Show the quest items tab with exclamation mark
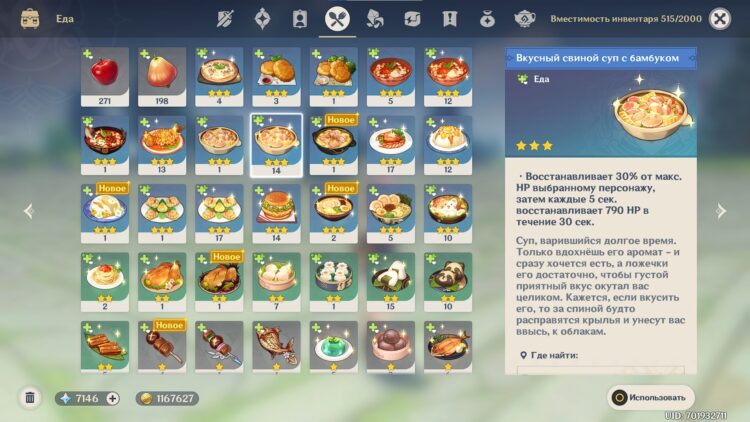This screenshot has height=422, width=750. coord(449,18)
